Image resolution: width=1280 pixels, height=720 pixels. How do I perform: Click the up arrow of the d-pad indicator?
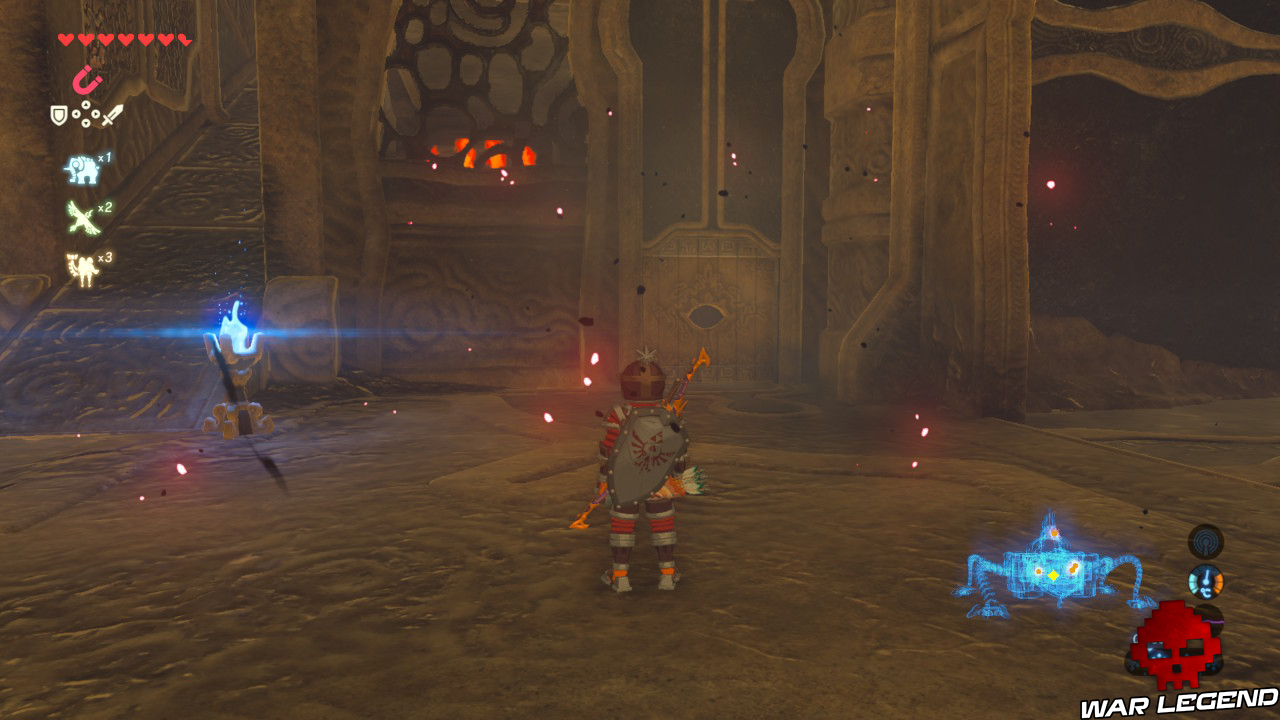tap(84, 105)
